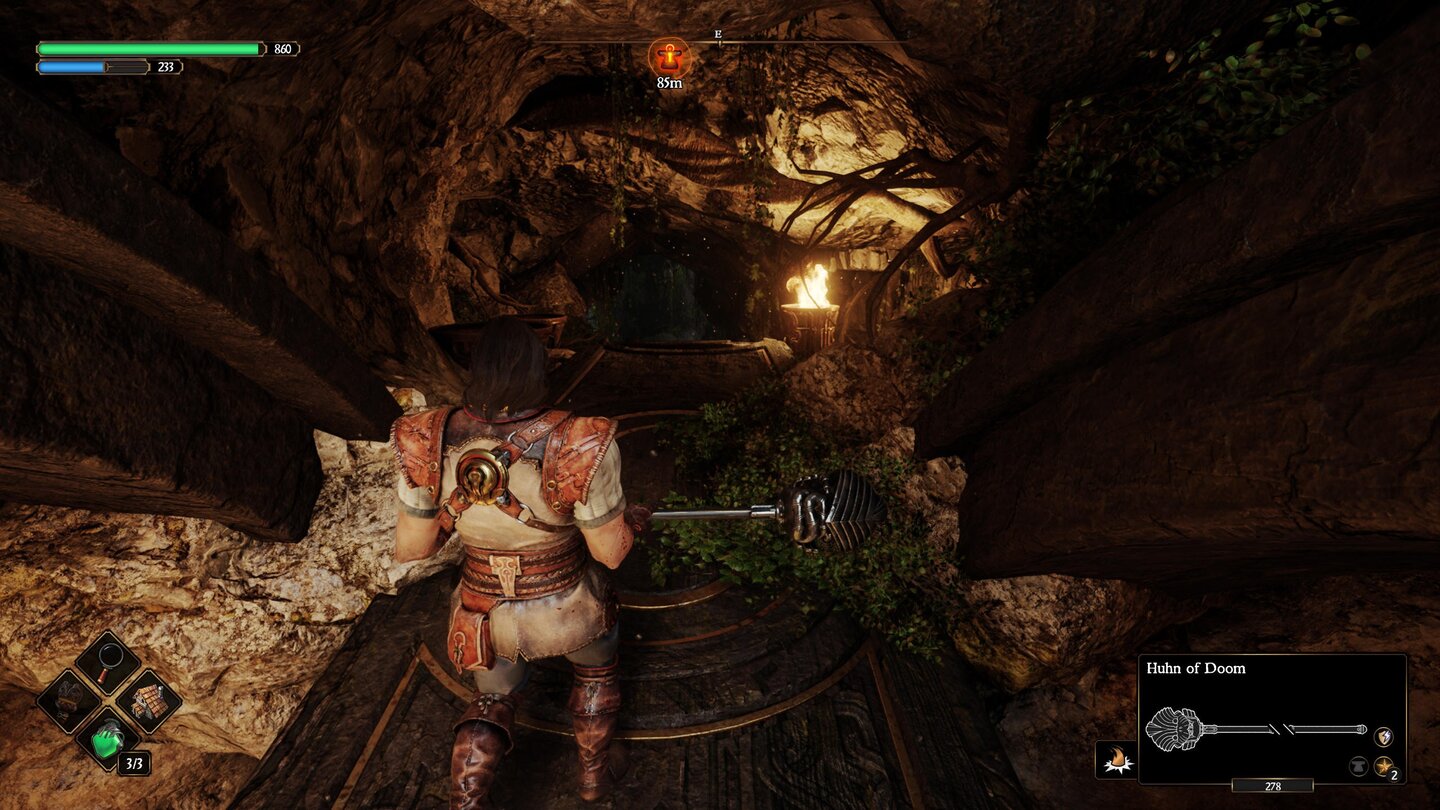Select the magnifying glass quick slot
Image resolution: width=1440 pixels, height=810 pixels.
tap(107, 660)
